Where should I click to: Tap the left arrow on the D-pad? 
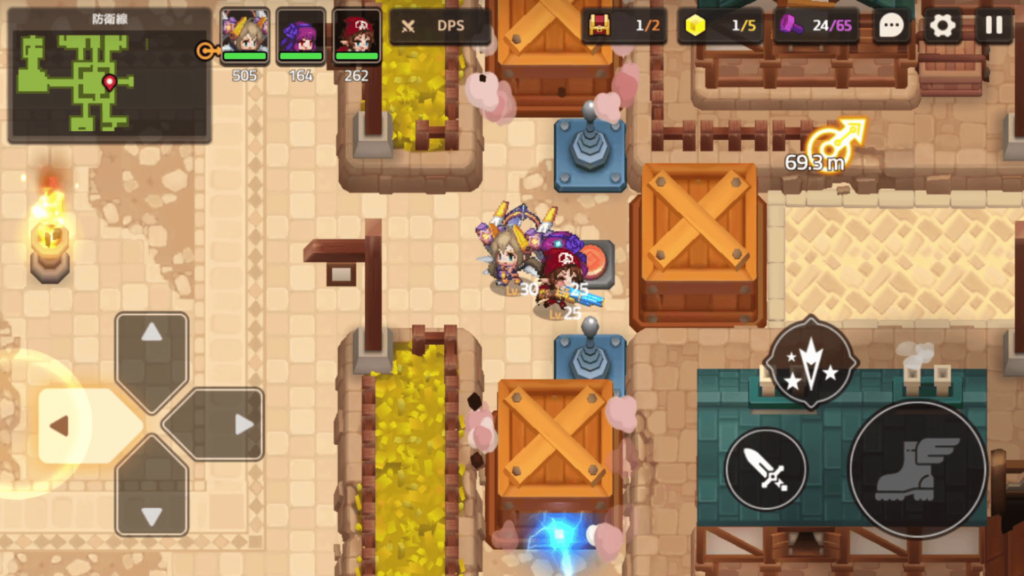[74, 425]
